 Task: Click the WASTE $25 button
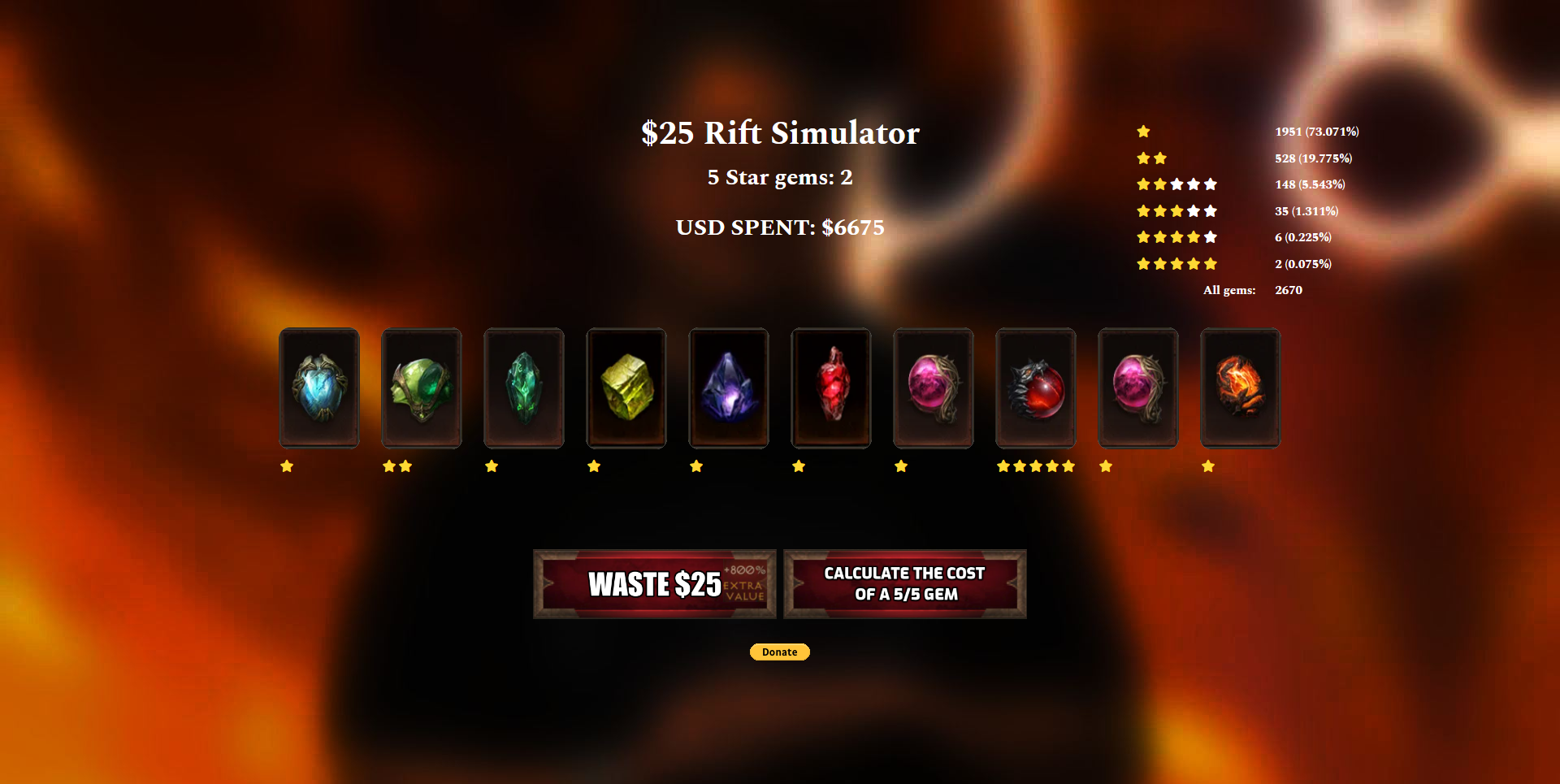pyautogui.click(x=655, y=583)
